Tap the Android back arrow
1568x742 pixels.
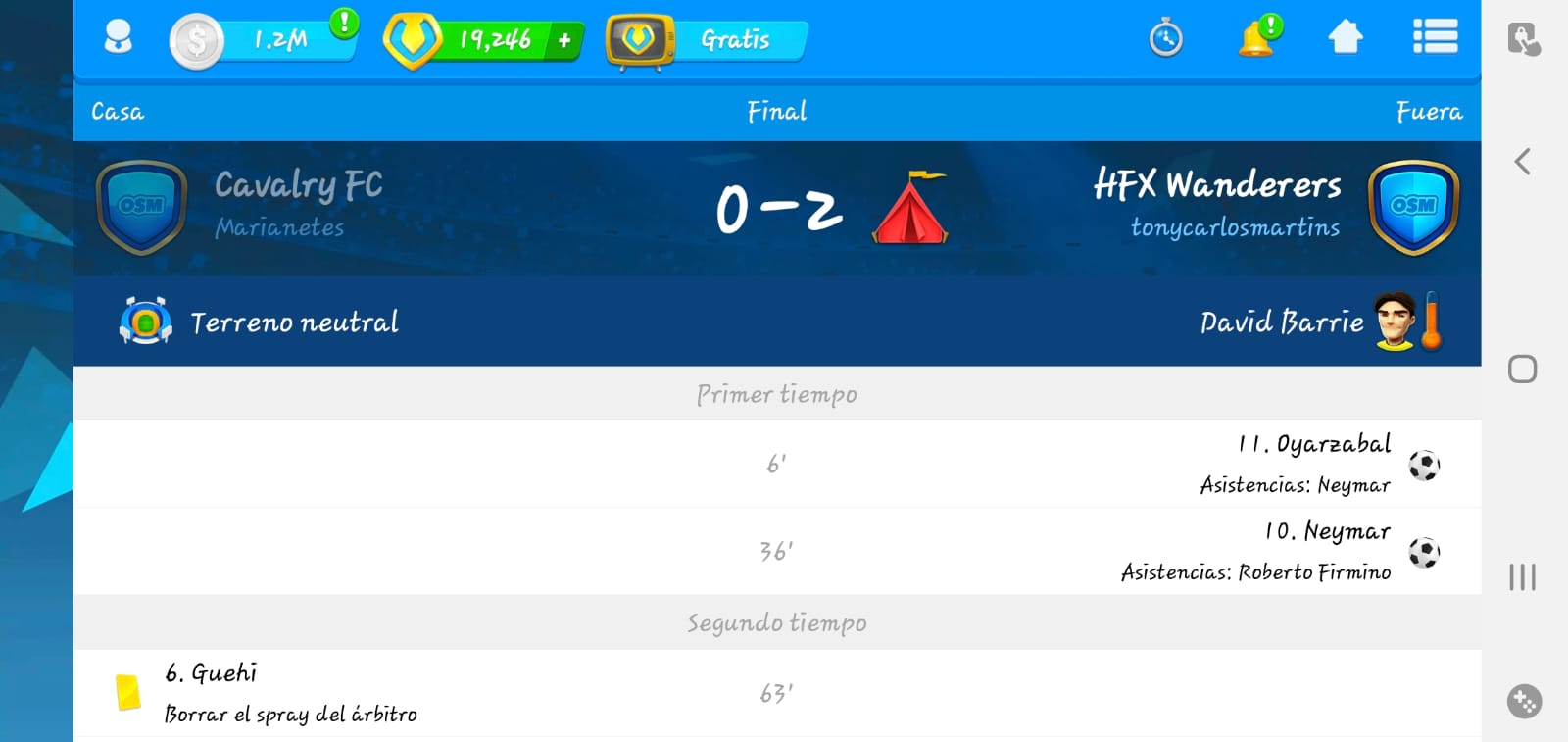click(1522, 162)
